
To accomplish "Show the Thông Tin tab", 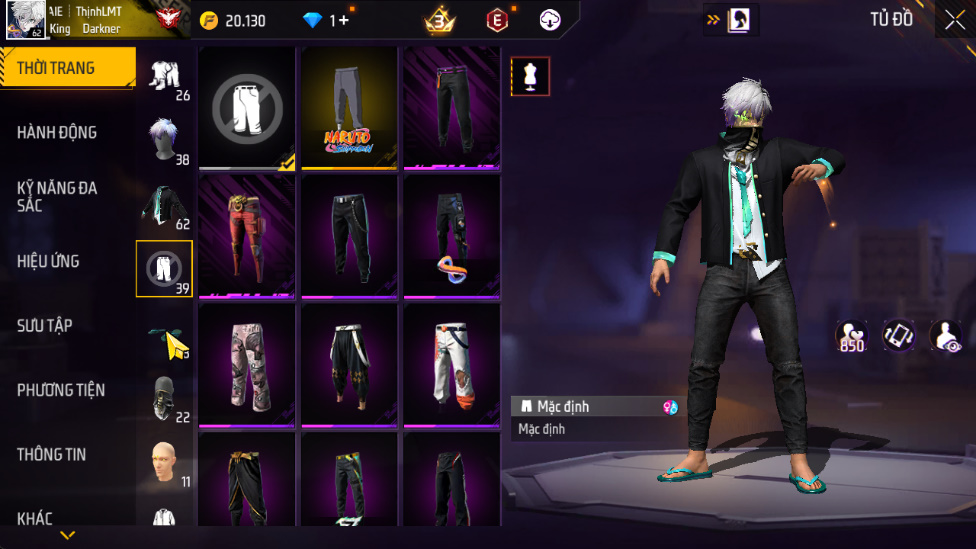I will point(51,454).
